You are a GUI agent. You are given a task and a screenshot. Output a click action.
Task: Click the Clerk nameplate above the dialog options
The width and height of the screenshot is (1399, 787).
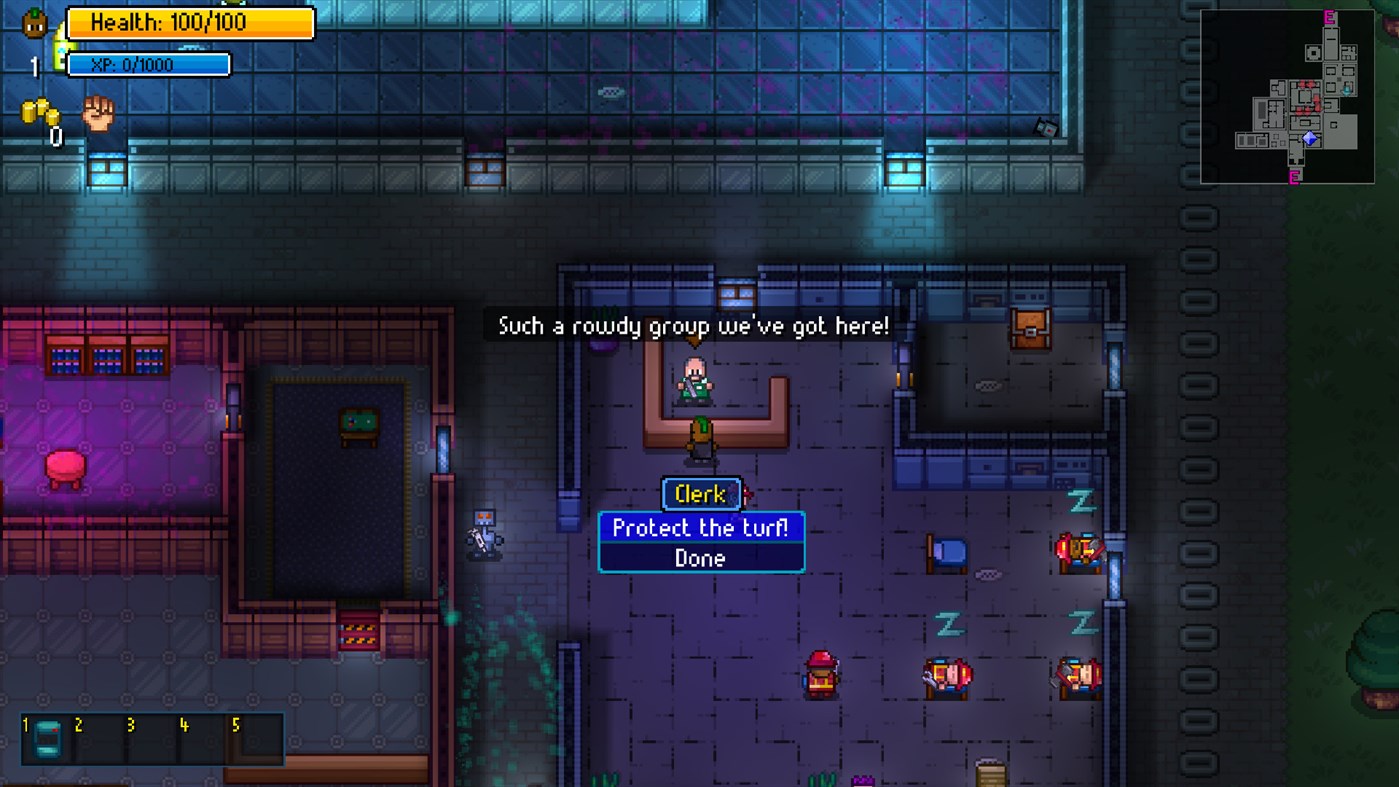click(x=700, y=494)
